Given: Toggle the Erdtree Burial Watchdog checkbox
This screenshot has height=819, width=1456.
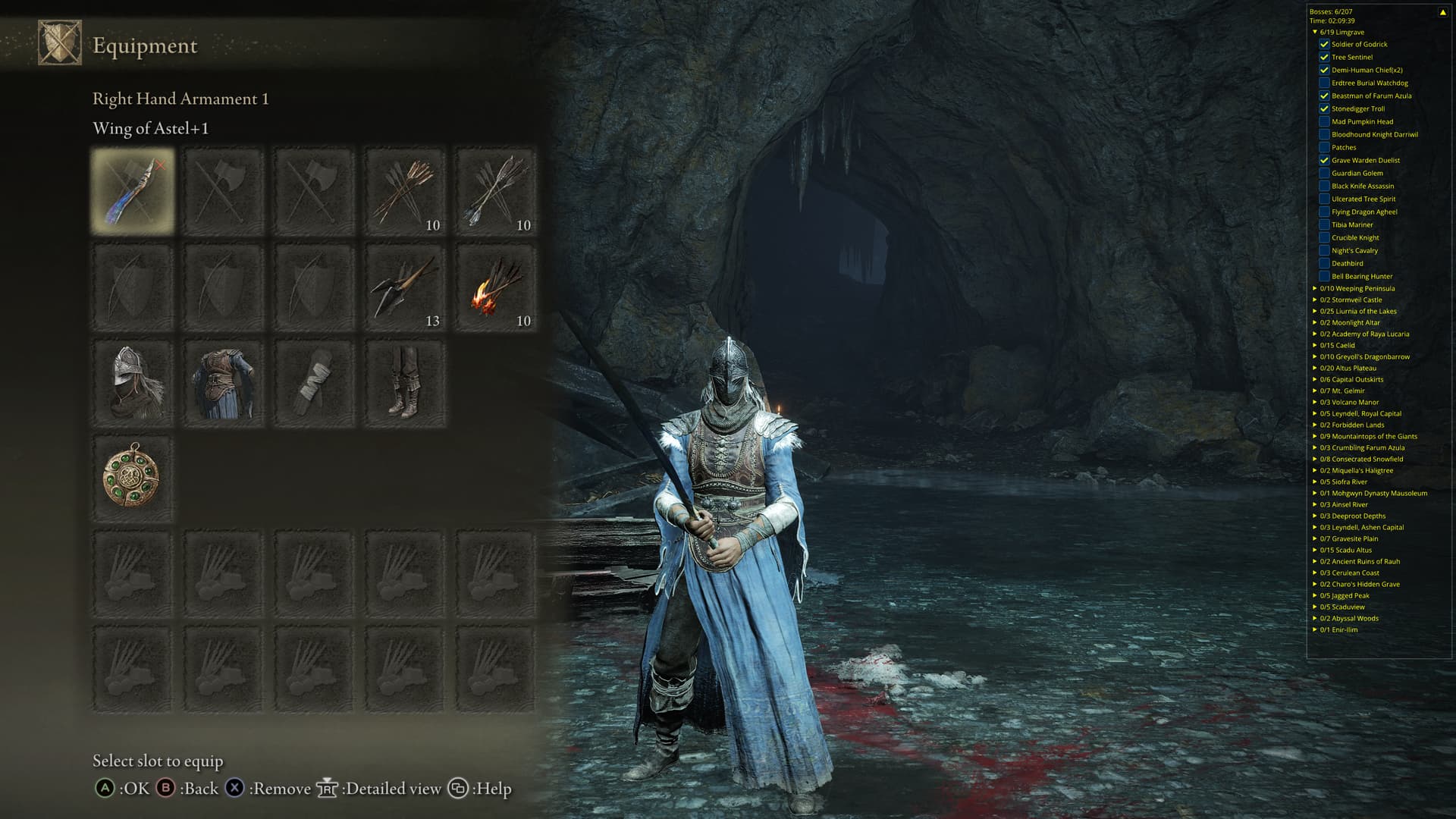Looking at the screenshot, I should 1324,83.
